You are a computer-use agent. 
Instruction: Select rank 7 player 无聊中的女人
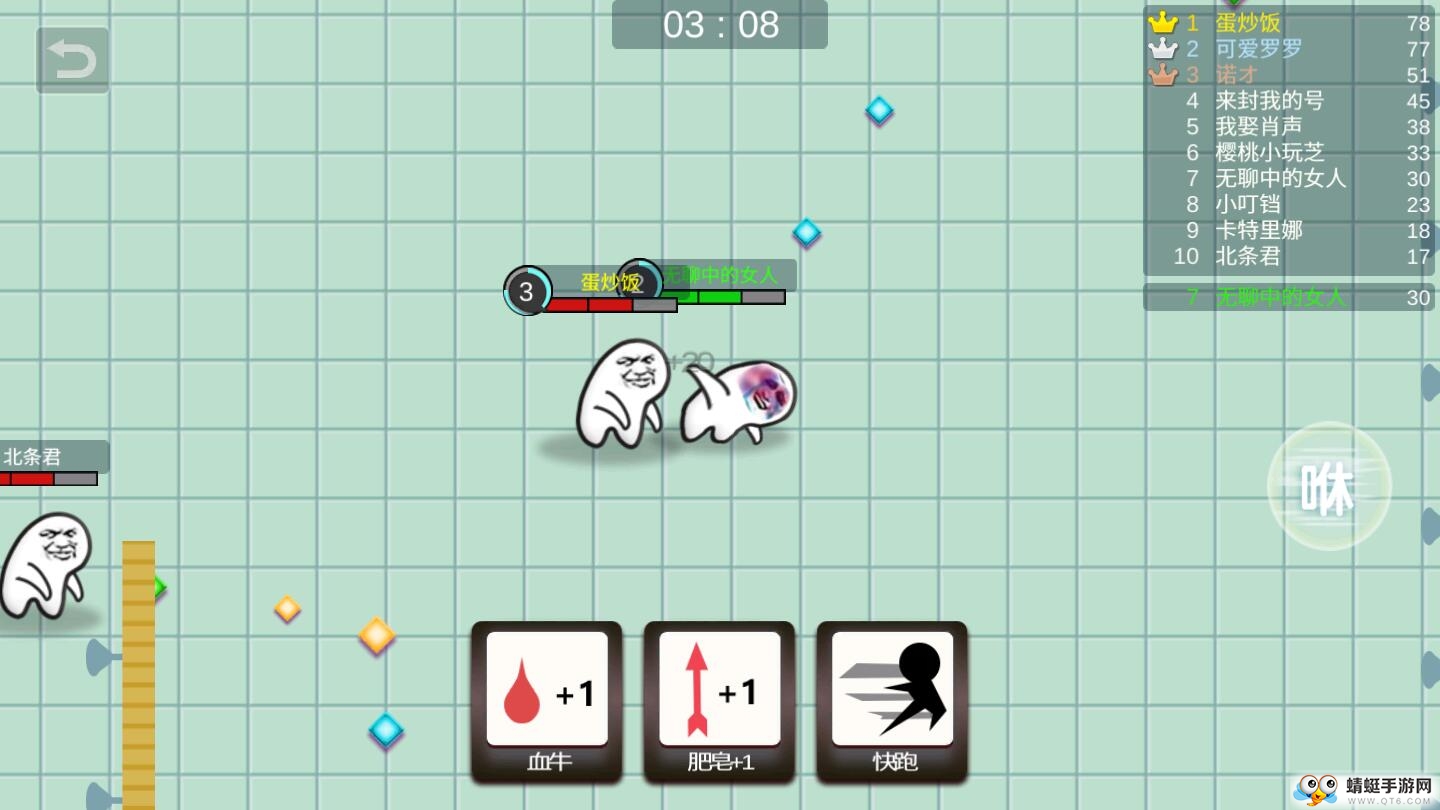1282,179
